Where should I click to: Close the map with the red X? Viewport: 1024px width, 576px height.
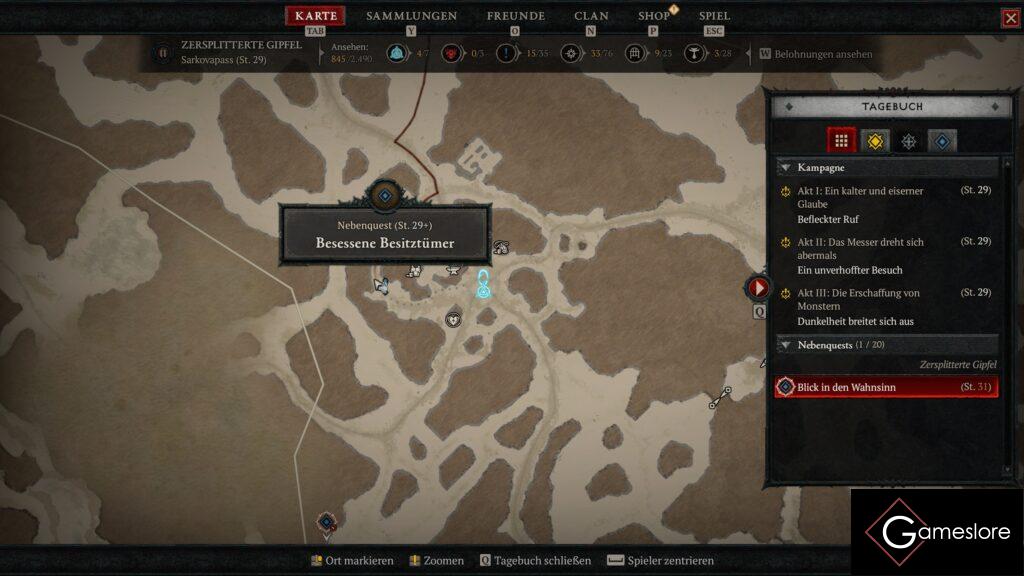1010,18
